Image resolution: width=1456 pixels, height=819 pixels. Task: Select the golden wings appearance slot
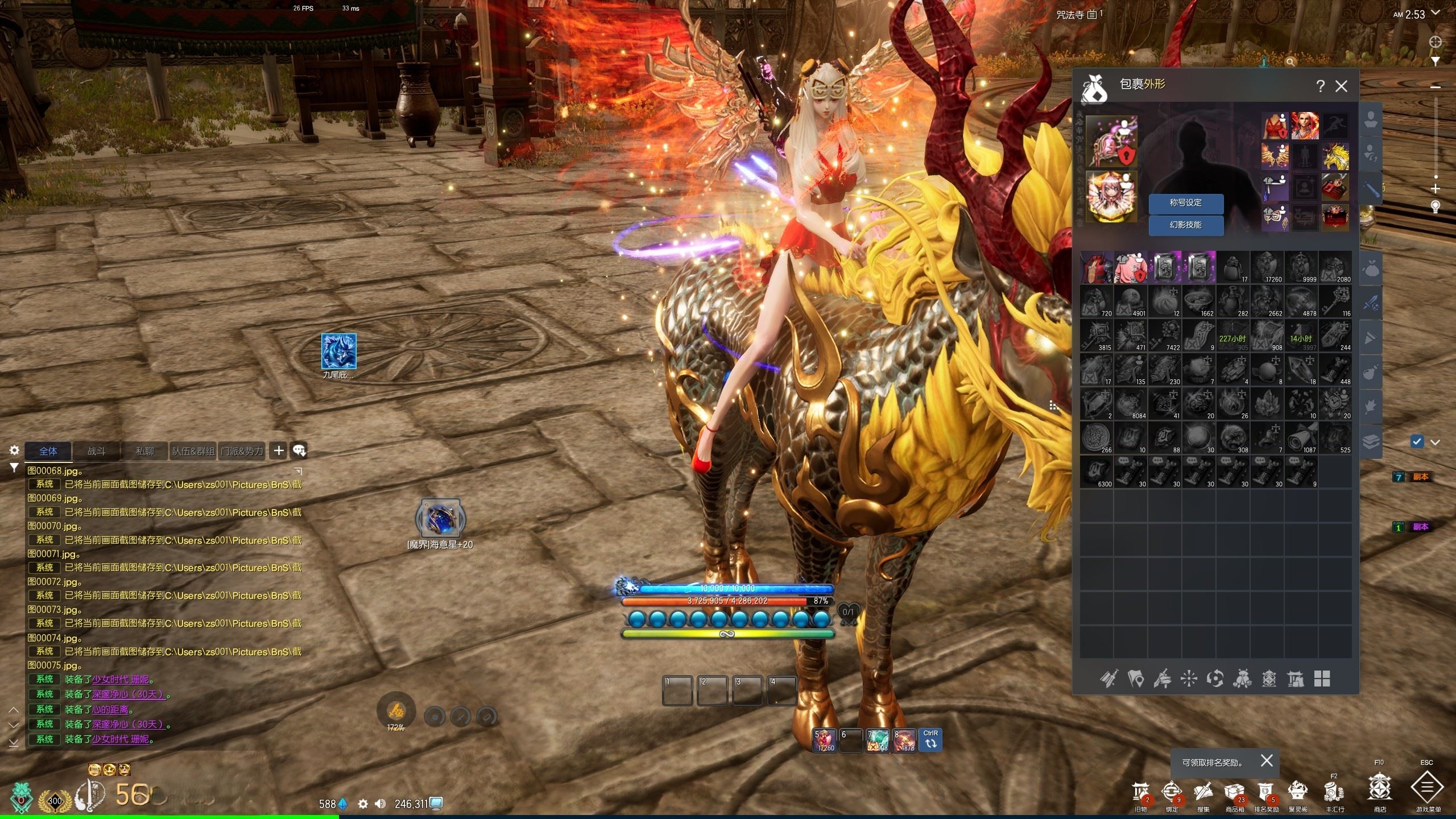point(1275,156)
